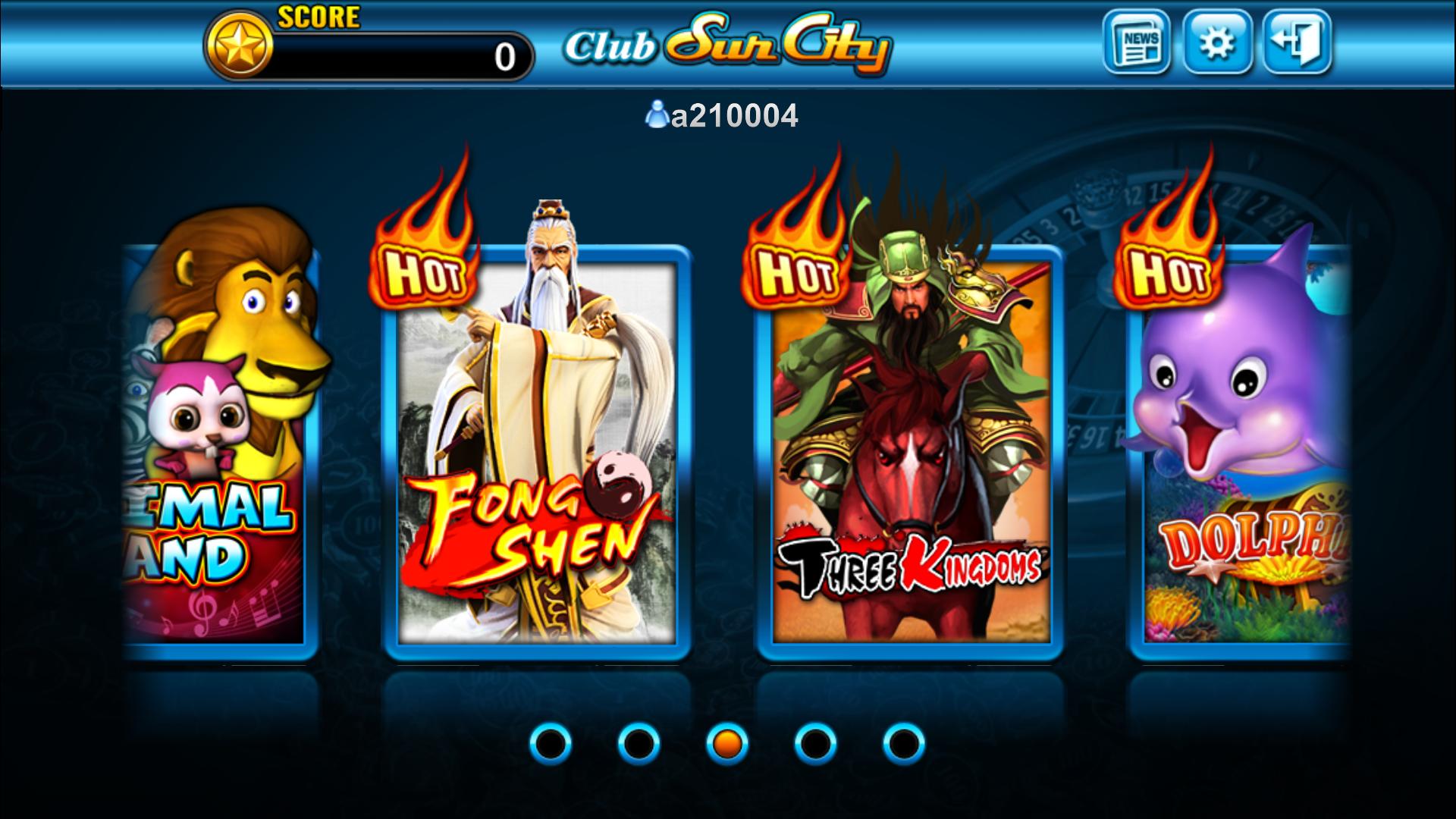Screen dimensions: 1456x819
Task: Jump to the fourth page dot
Action: click(815, 743)
